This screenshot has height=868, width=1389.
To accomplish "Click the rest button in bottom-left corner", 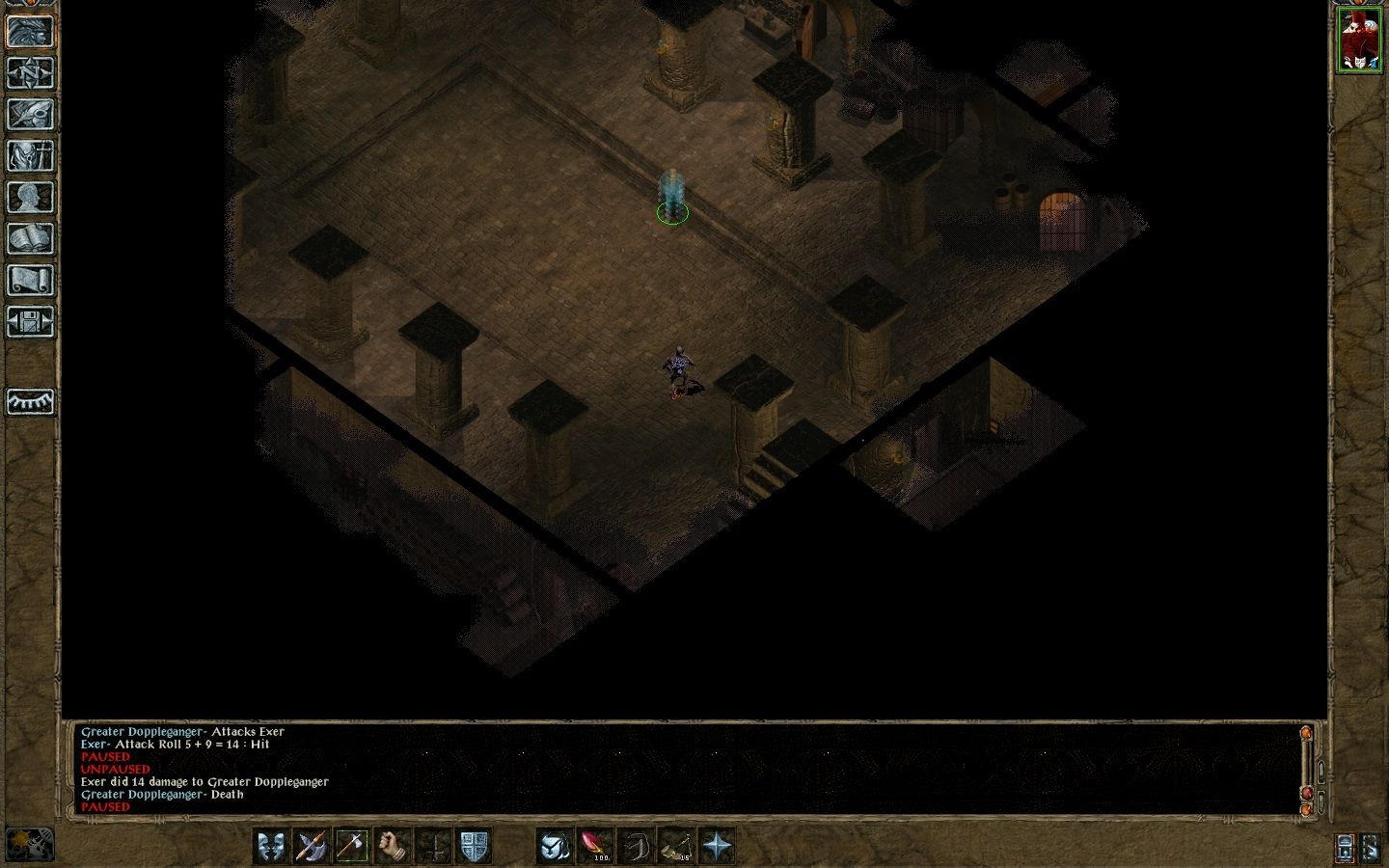I will pyautogui.click(x=29, y=844).
